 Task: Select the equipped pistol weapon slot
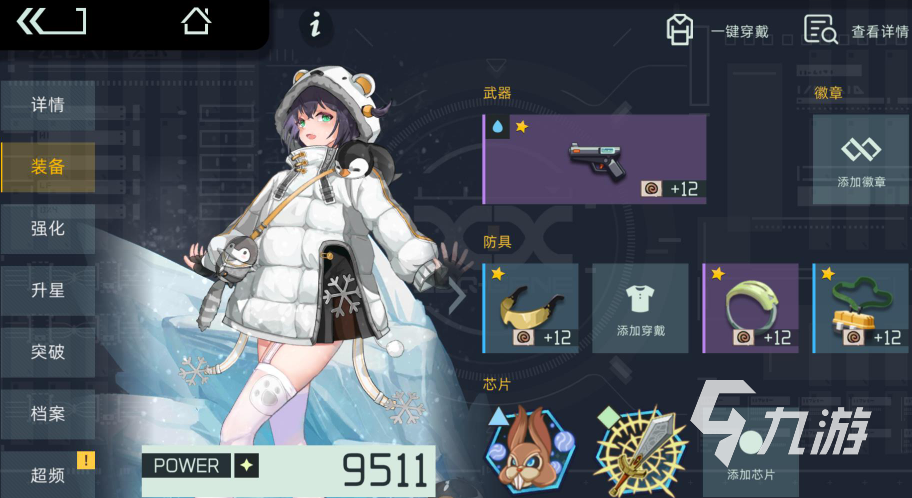[x=594, y=159]
